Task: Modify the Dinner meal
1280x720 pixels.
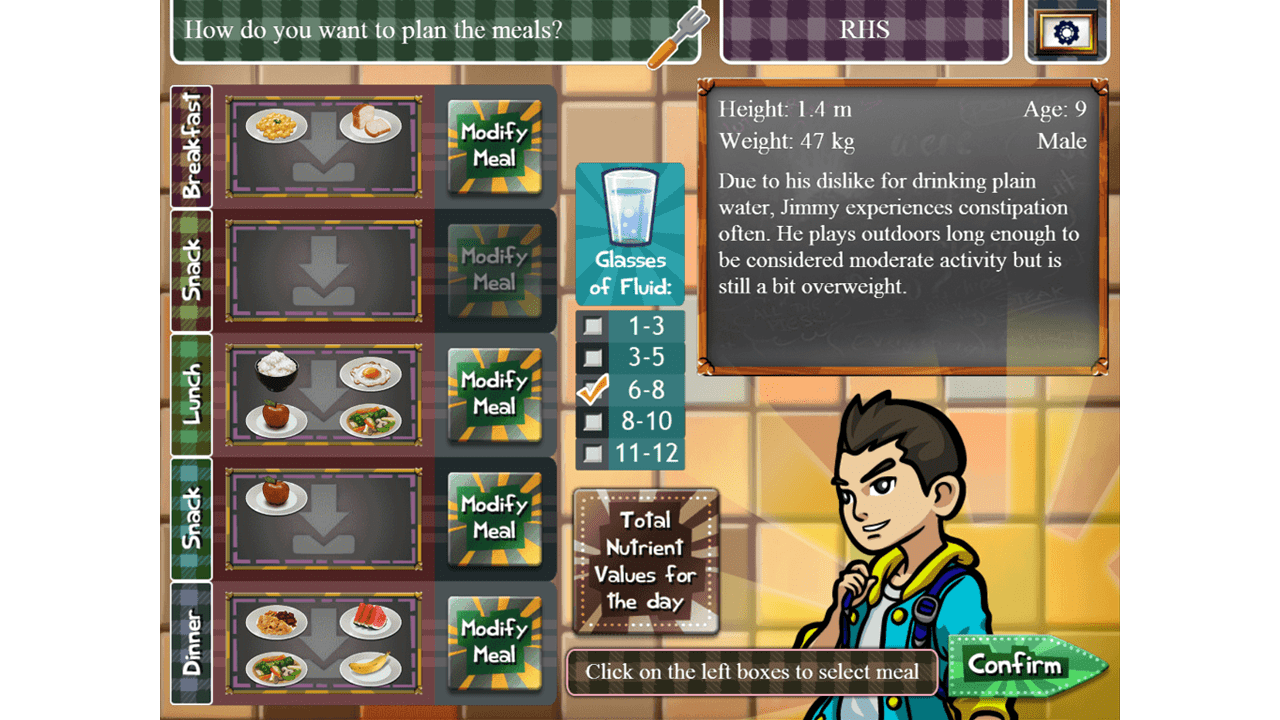Action: (x=494, y=642)
